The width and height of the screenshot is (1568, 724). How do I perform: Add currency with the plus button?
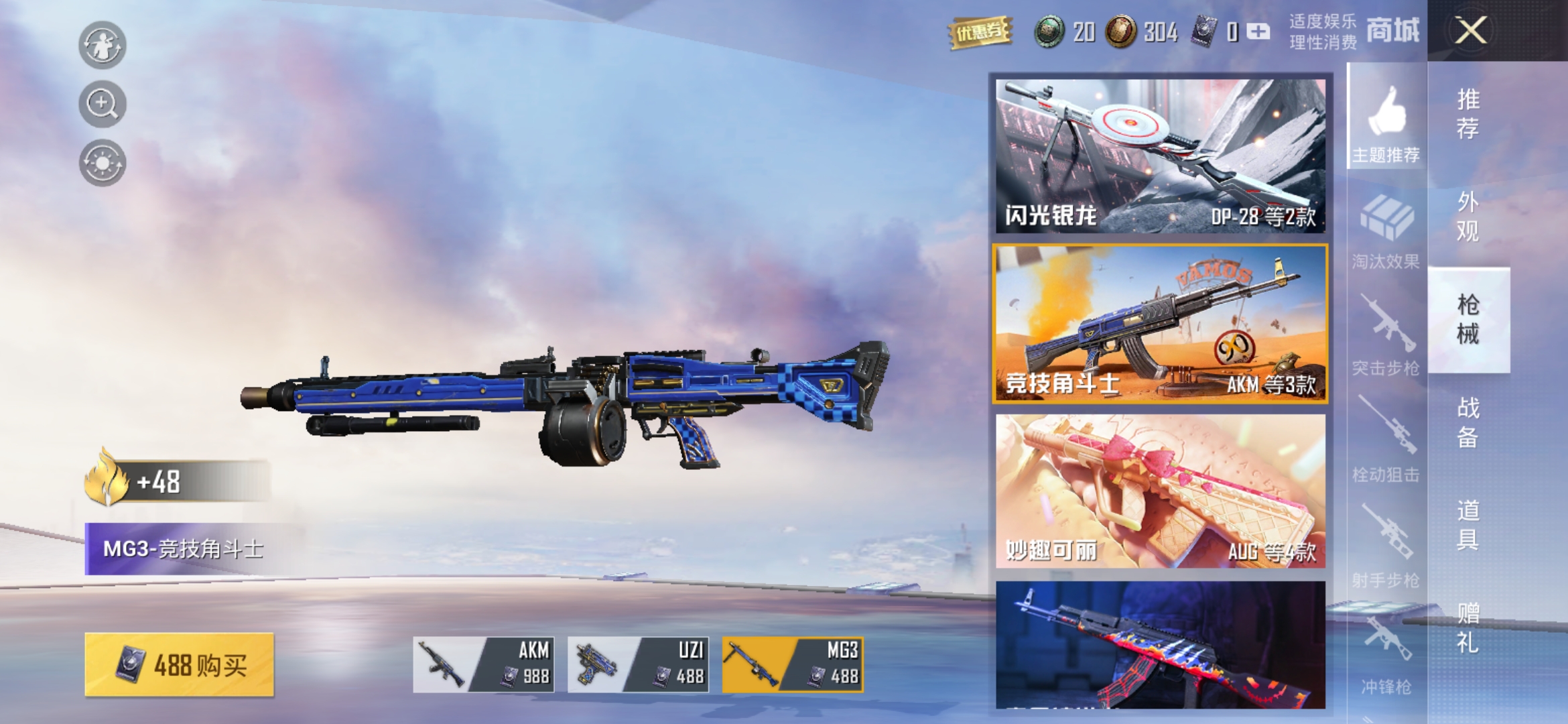(1258, 32)
